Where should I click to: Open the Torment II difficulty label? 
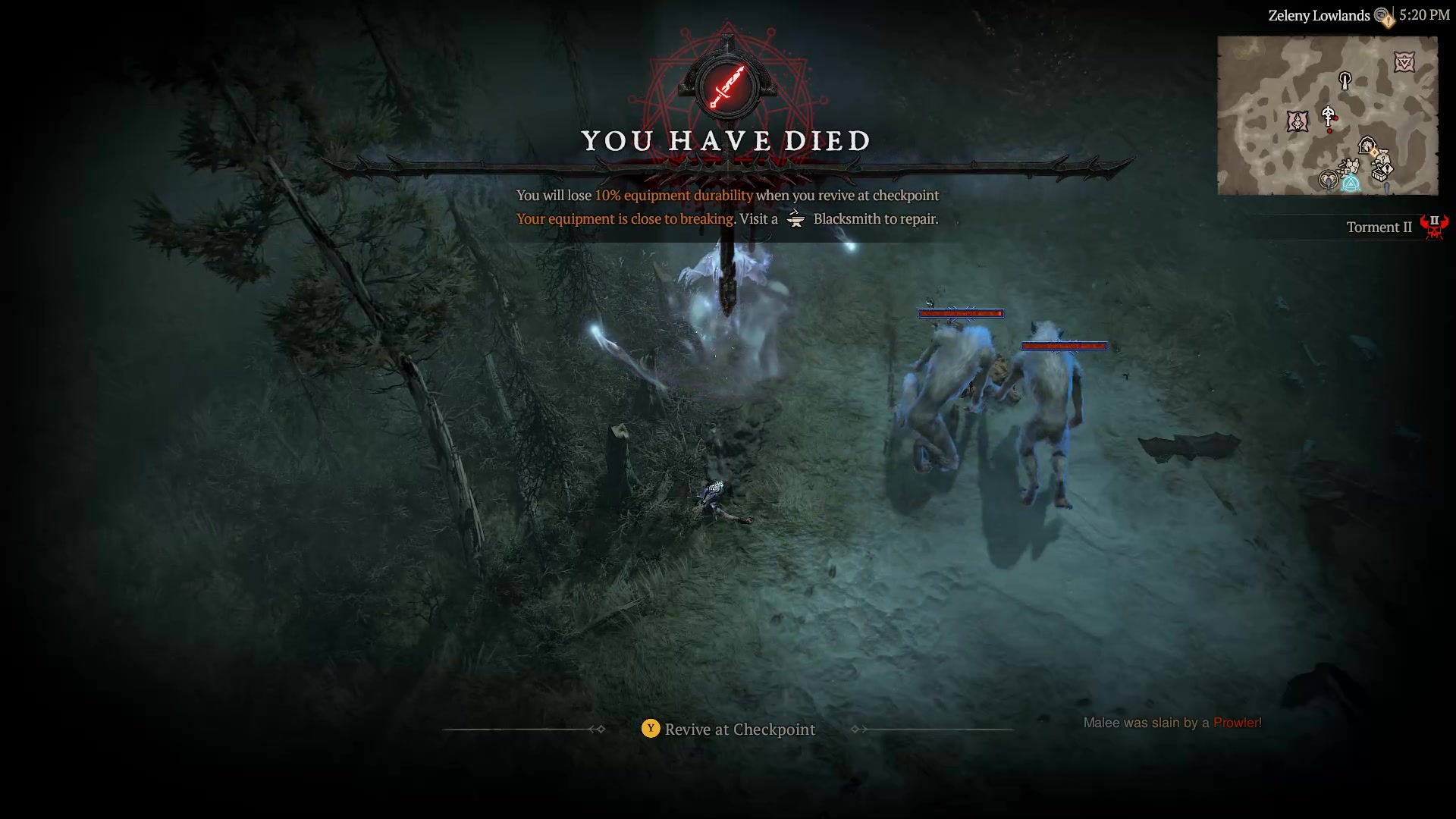1379,227
